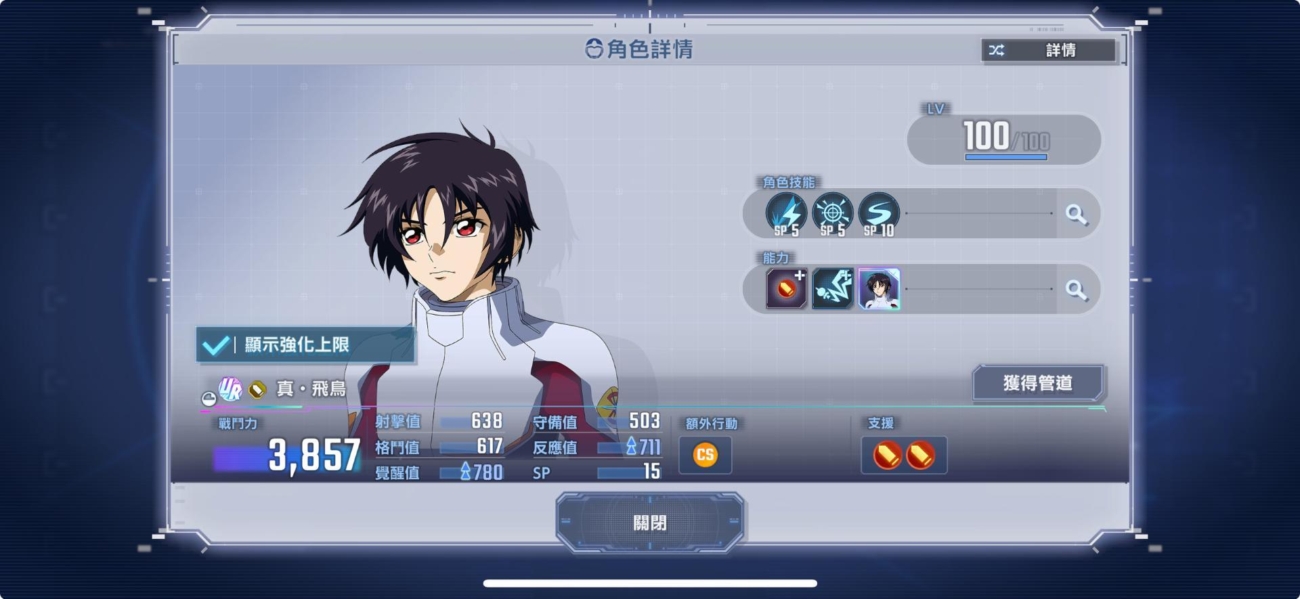Inspect abilities with the magnifier button

point(1076,290)
